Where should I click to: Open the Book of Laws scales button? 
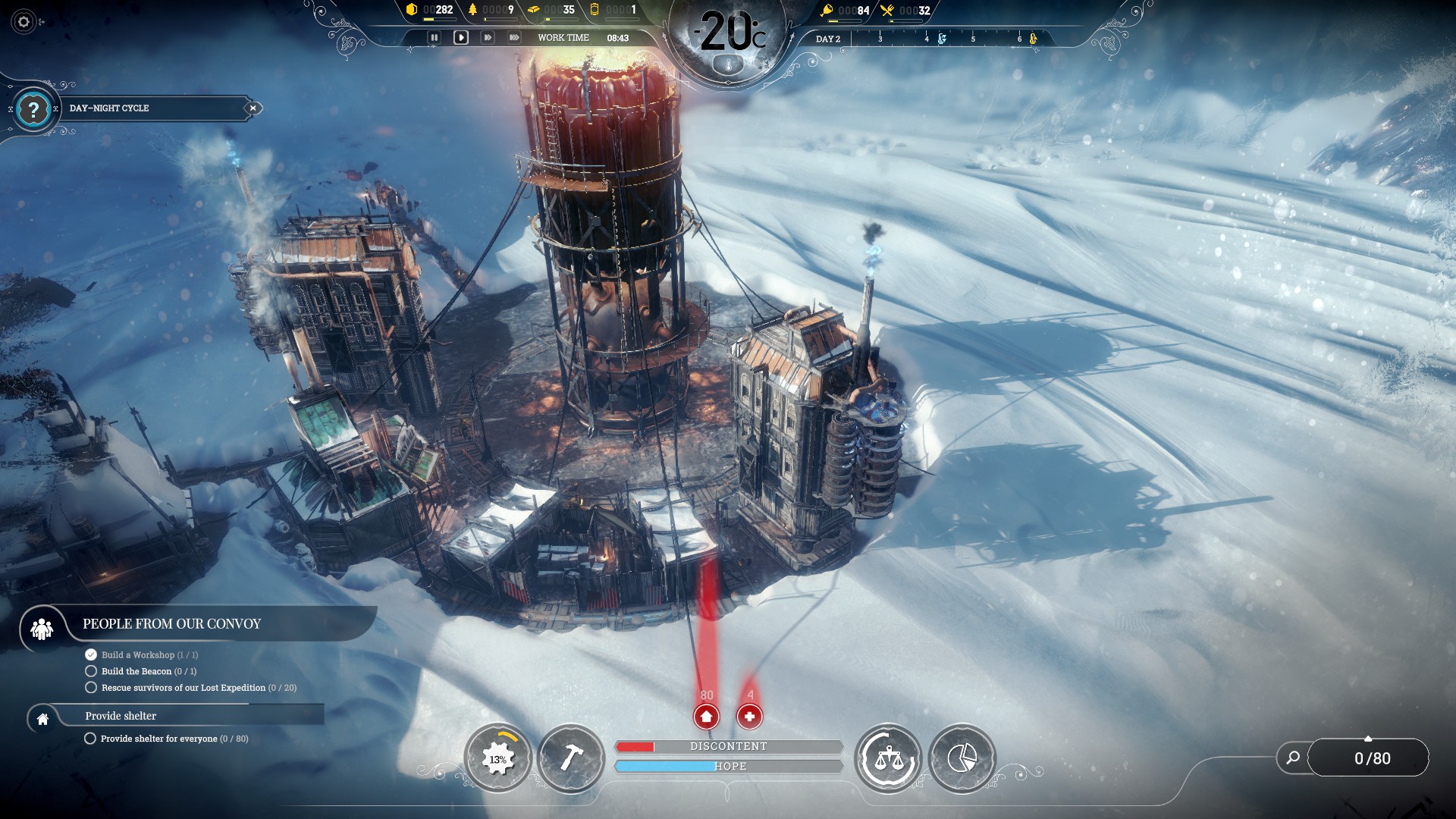pos(888,758)
